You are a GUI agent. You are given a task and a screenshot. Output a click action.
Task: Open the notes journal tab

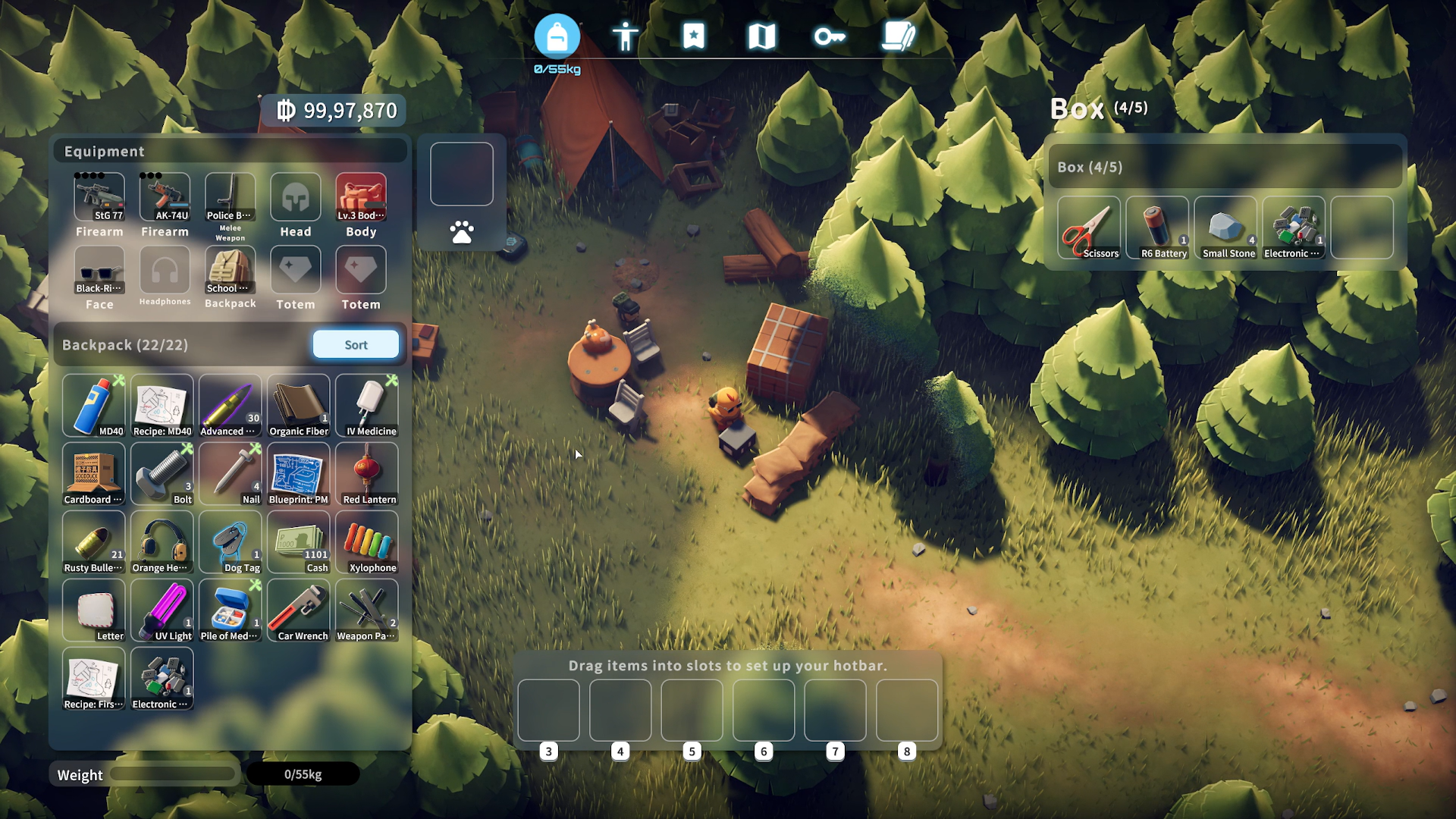tap(899, 36)
